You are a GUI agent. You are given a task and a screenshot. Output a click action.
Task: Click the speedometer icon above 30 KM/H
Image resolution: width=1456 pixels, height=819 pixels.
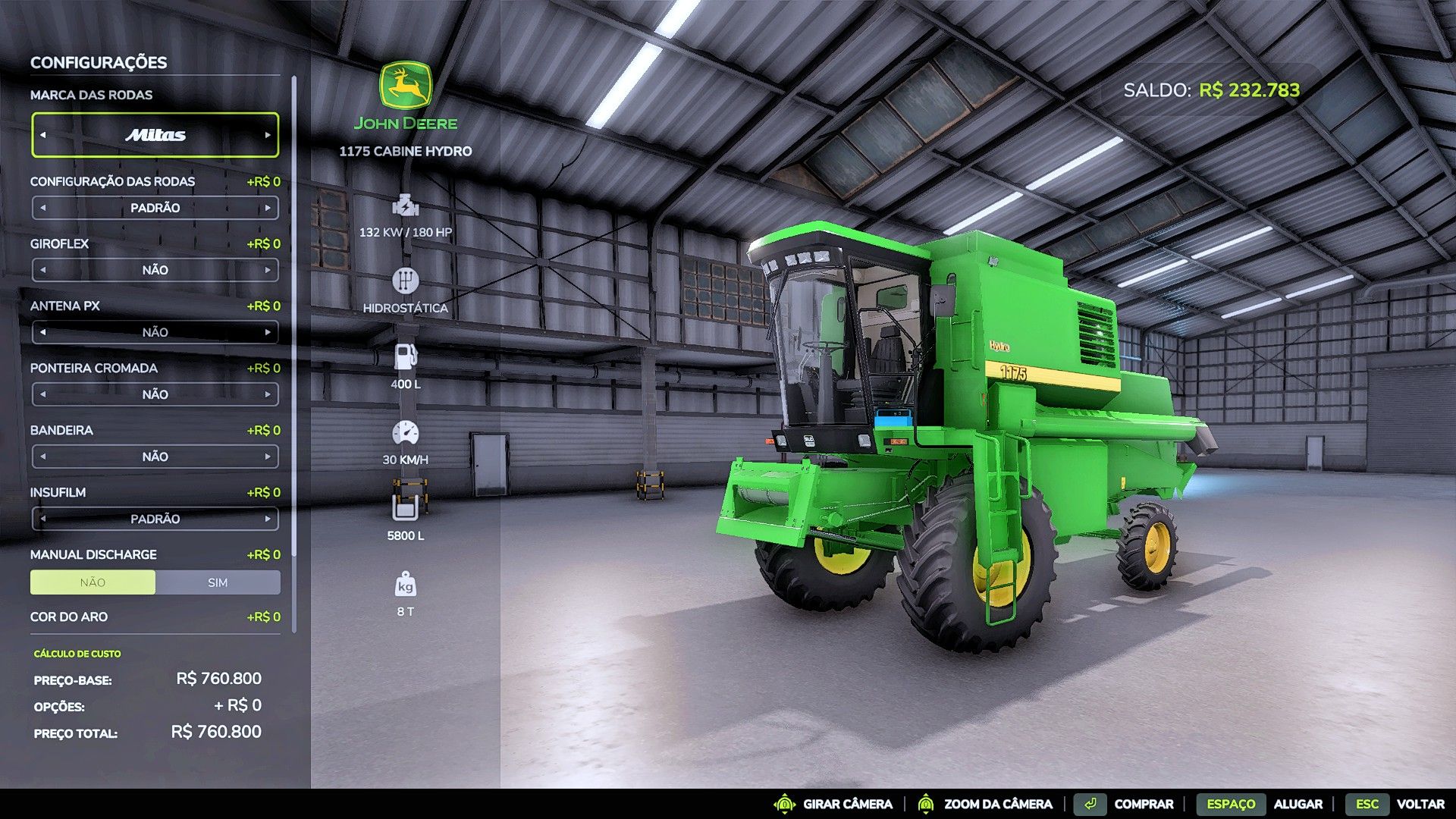tap(407, 432)
